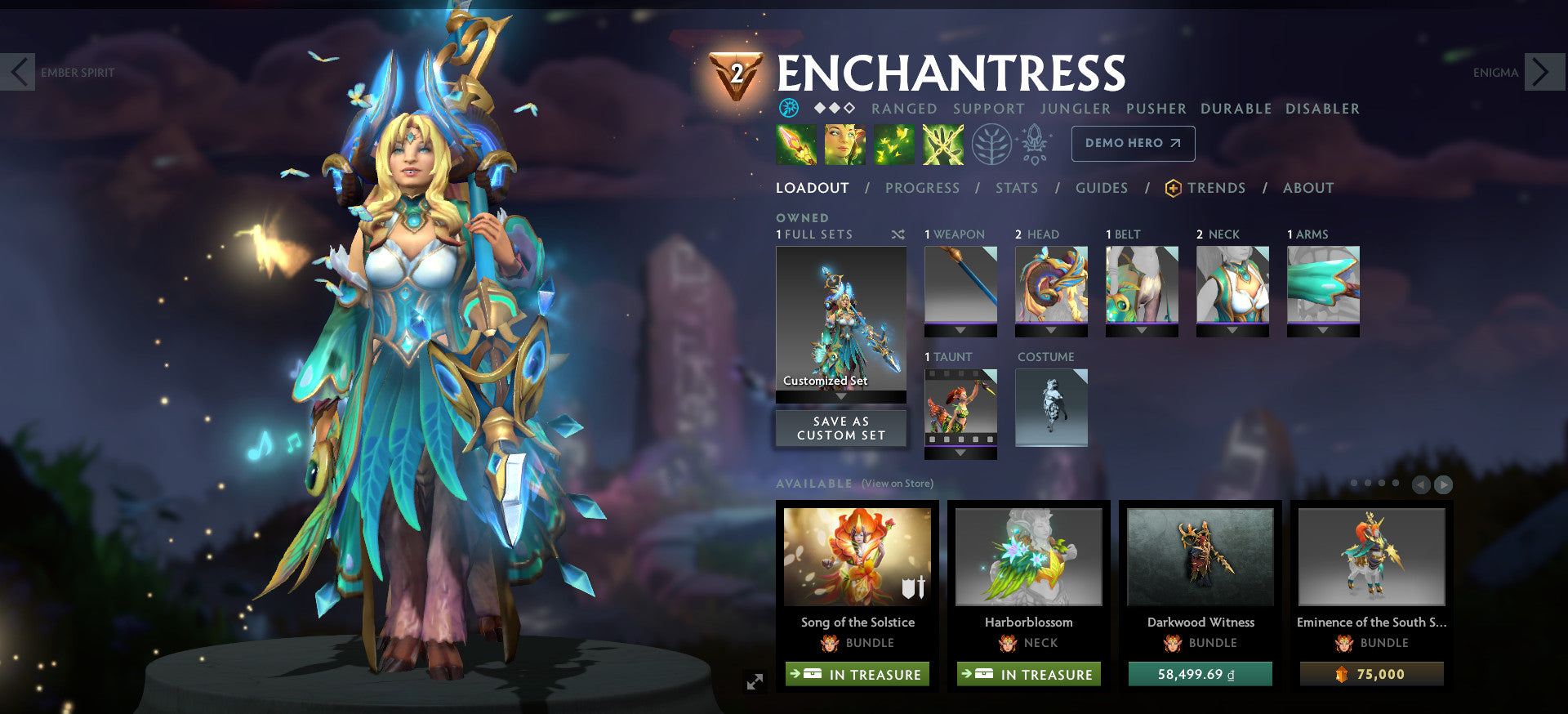
Task: Select the Untouchable ability icon
Action: pos(942,144)
